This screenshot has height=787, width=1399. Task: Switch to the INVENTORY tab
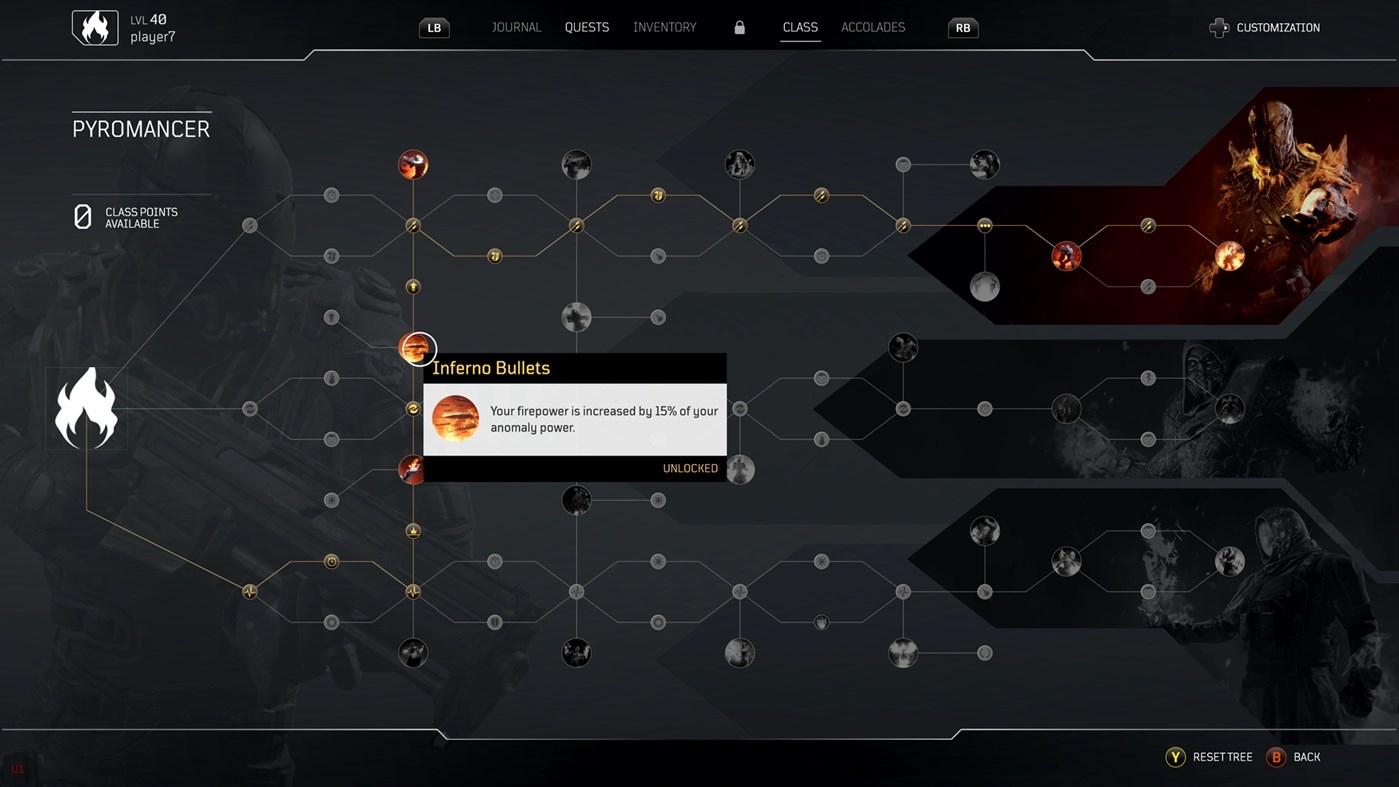(664, 27)
